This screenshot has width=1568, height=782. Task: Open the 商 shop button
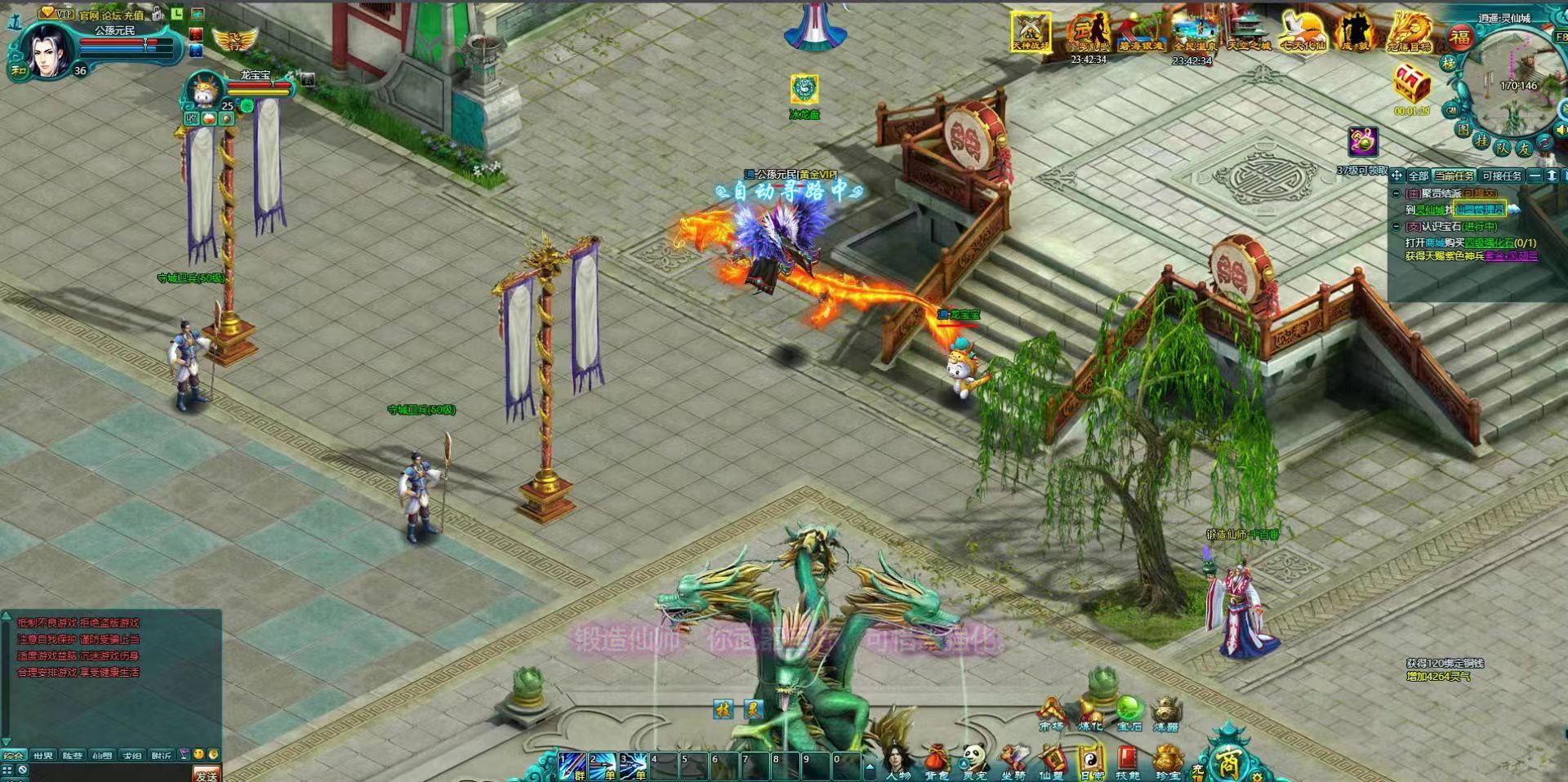[x=1228, y=763]
